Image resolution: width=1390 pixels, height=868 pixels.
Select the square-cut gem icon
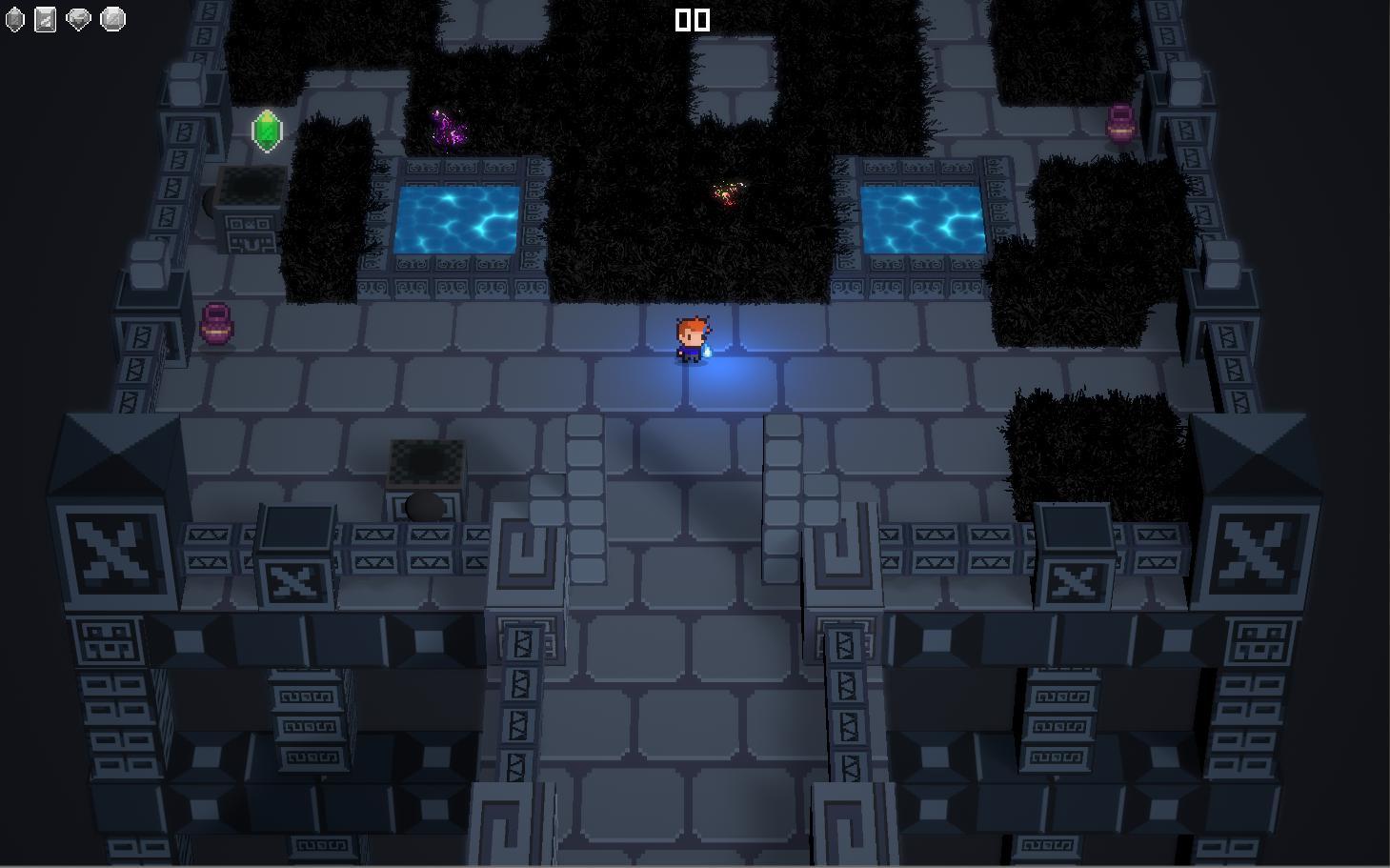[46, 19]
